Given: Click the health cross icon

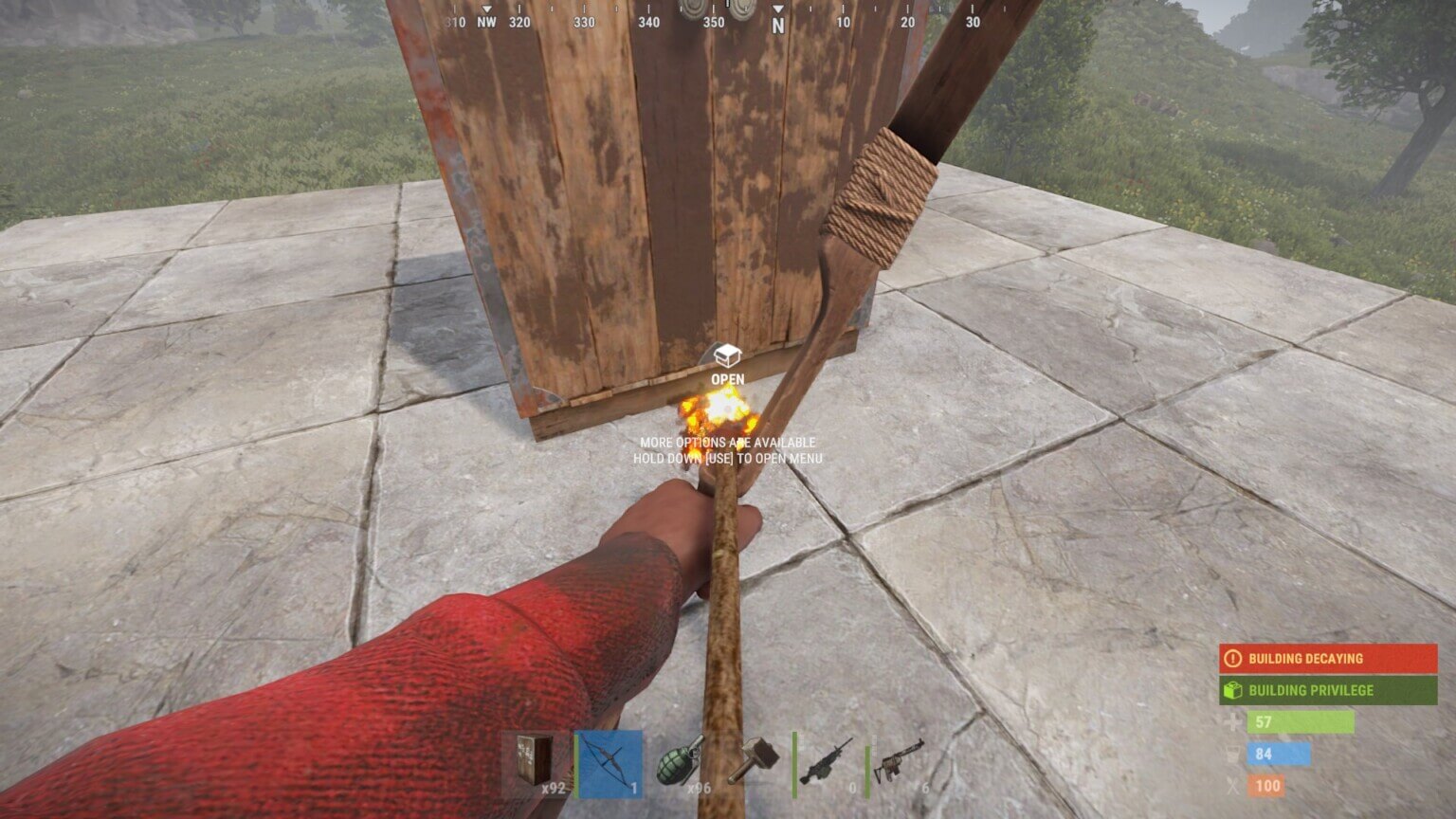Looking at the screenshot, I should [1232, 723].
